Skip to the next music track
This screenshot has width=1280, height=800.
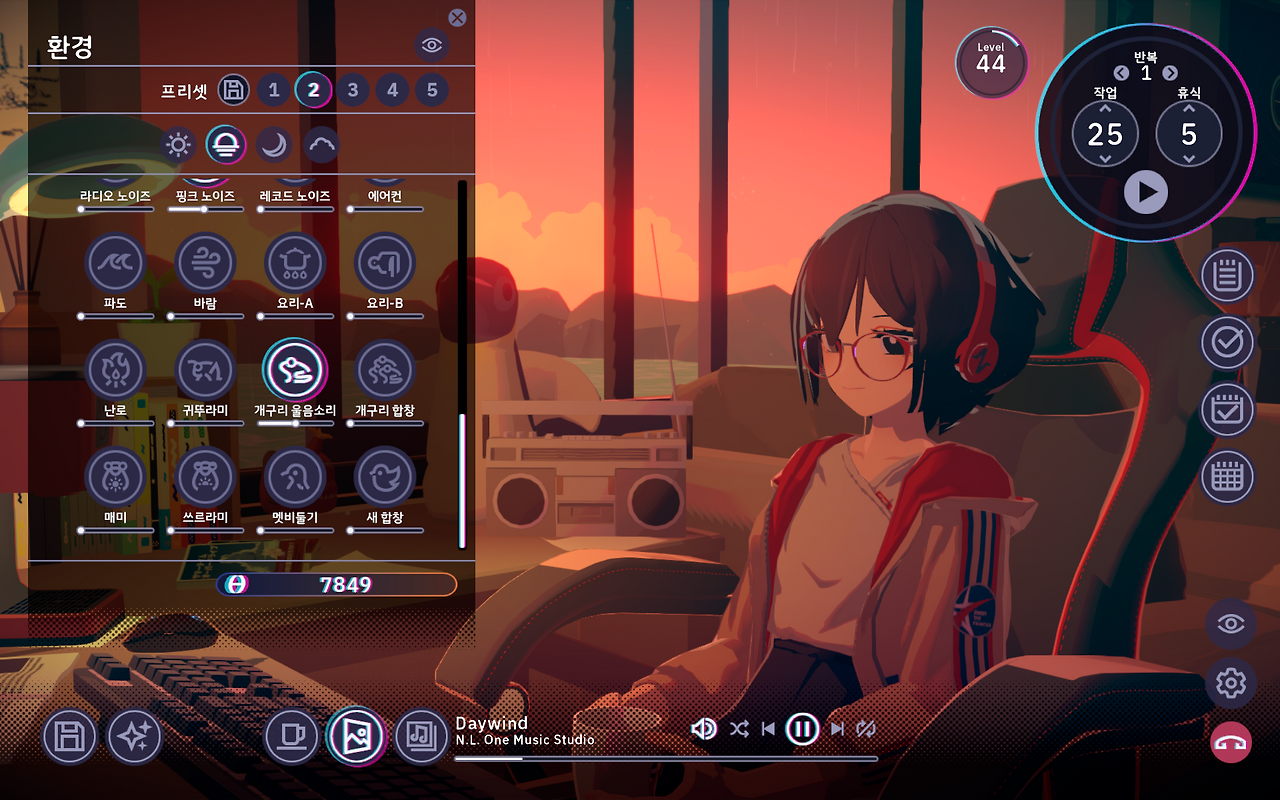click(x=838, y=729)
